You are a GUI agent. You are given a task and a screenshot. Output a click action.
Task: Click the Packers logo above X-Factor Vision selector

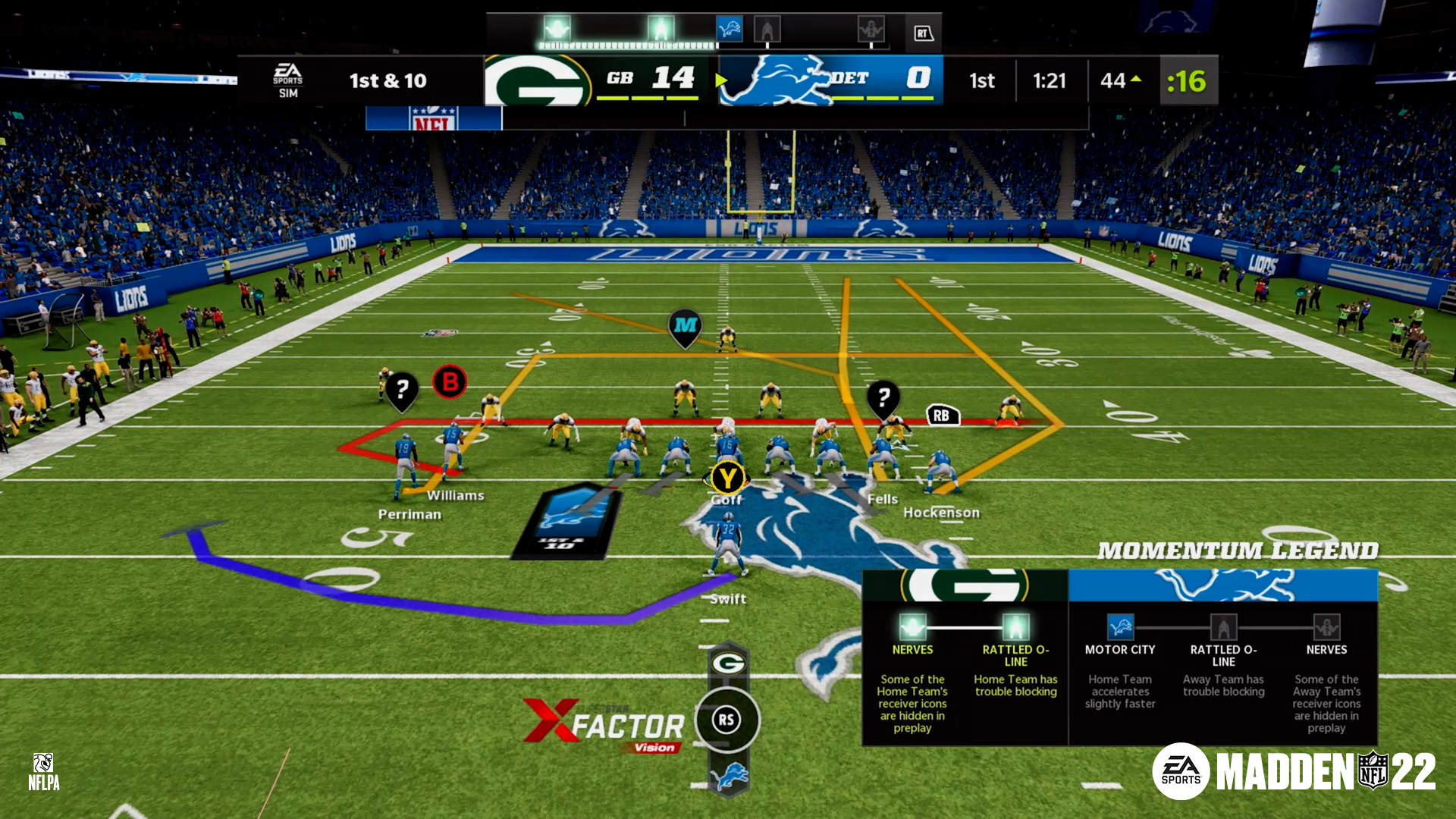728,664
